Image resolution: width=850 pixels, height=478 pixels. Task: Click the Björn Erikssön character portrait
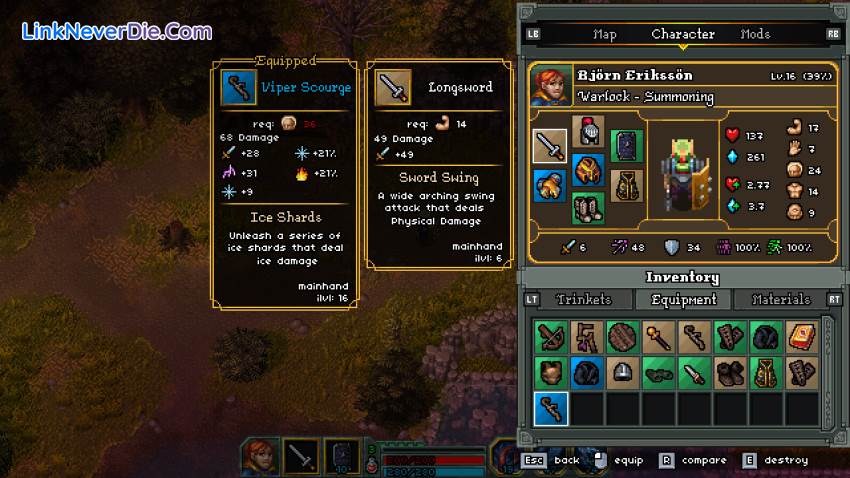552,84
